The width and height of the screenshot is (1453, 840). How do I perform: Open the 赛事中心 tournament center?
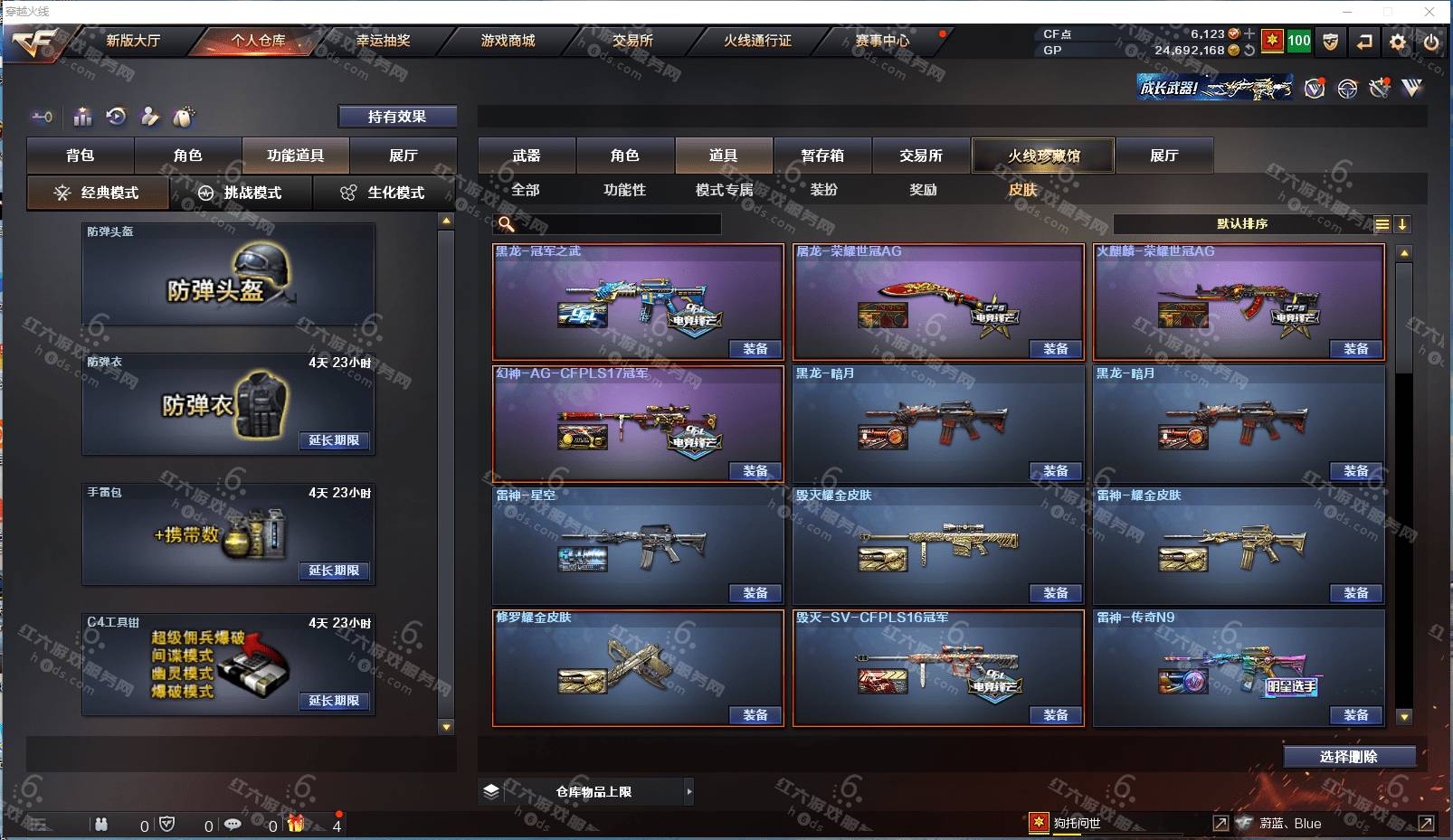[x=882, y=41]
